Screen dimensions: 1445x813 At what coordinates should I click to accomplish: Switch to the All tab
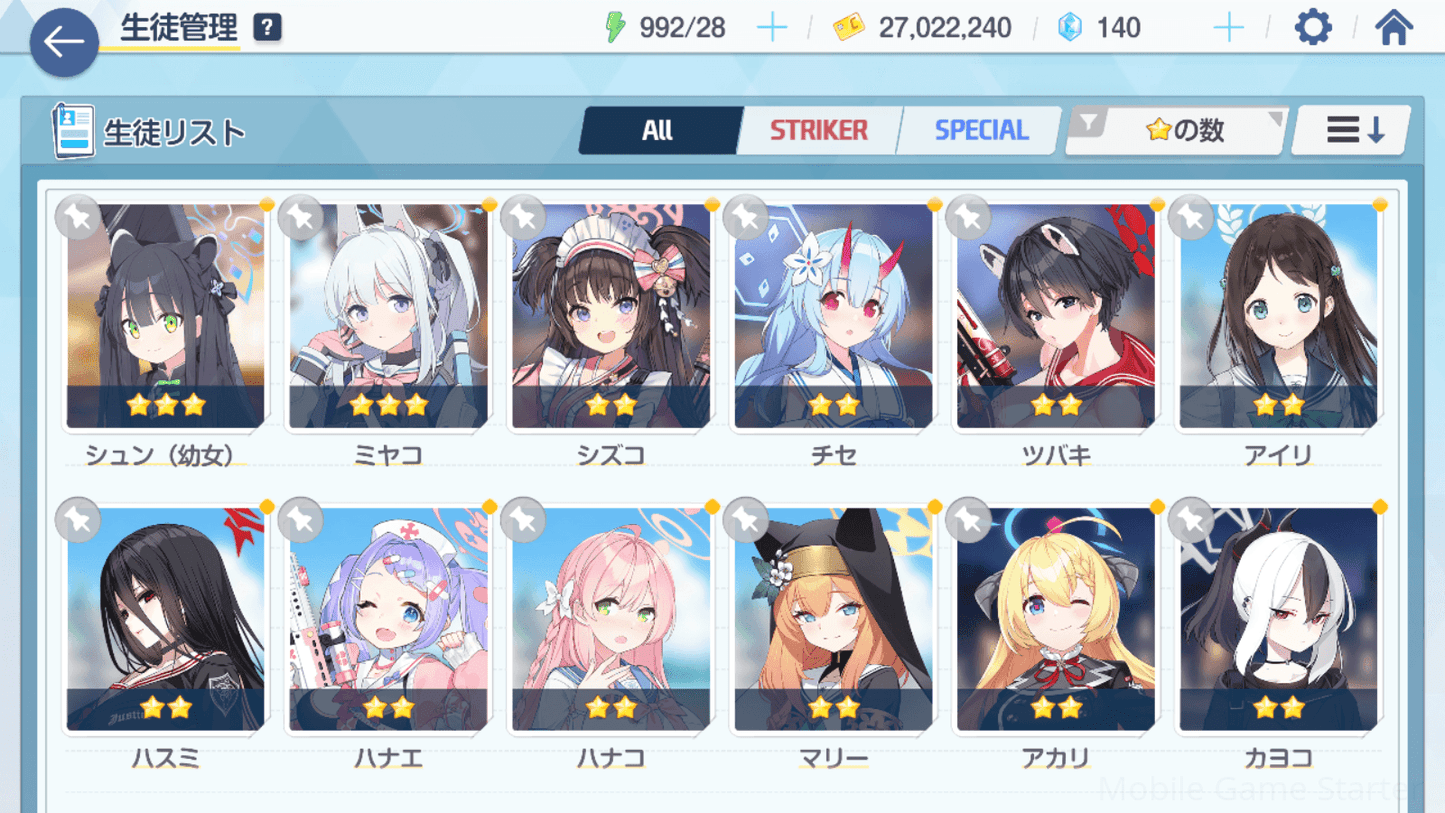coord(658,130)
